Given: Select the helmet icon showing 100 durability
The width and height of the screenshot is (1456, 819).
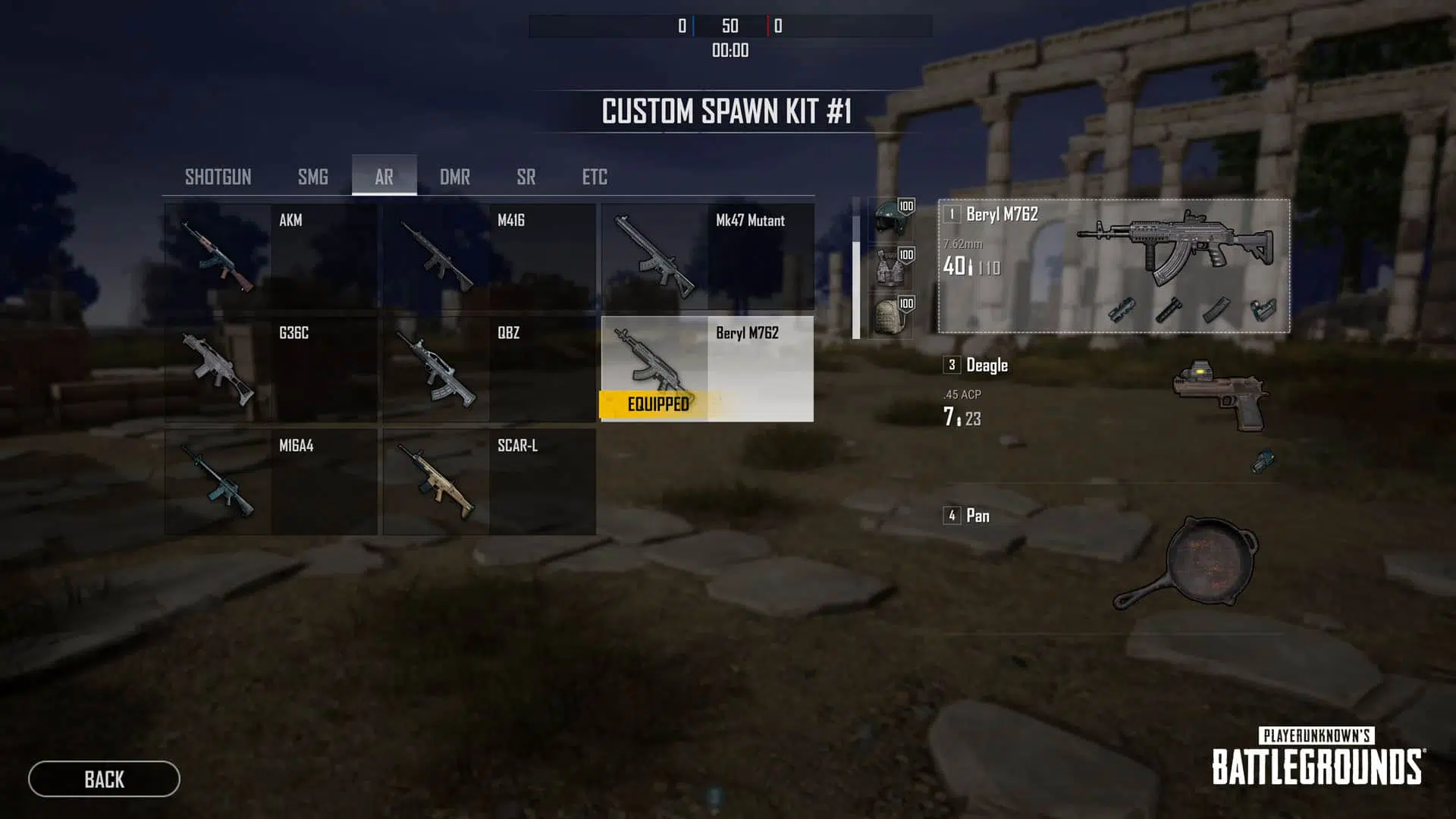Looking at the screenshot, I should [889, 220].
